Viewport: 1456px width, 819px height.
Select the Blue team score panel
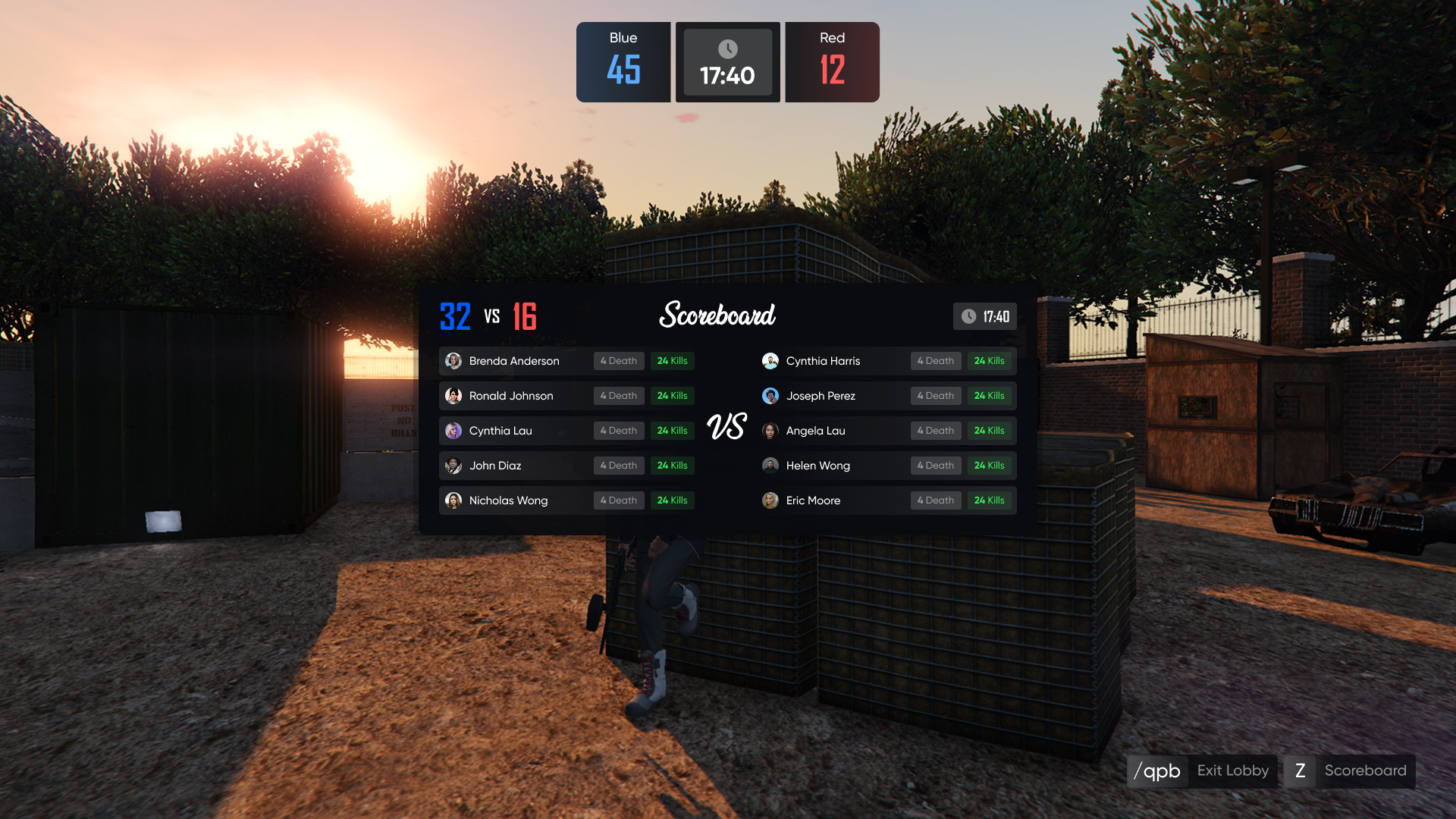[x=623, y=61]
